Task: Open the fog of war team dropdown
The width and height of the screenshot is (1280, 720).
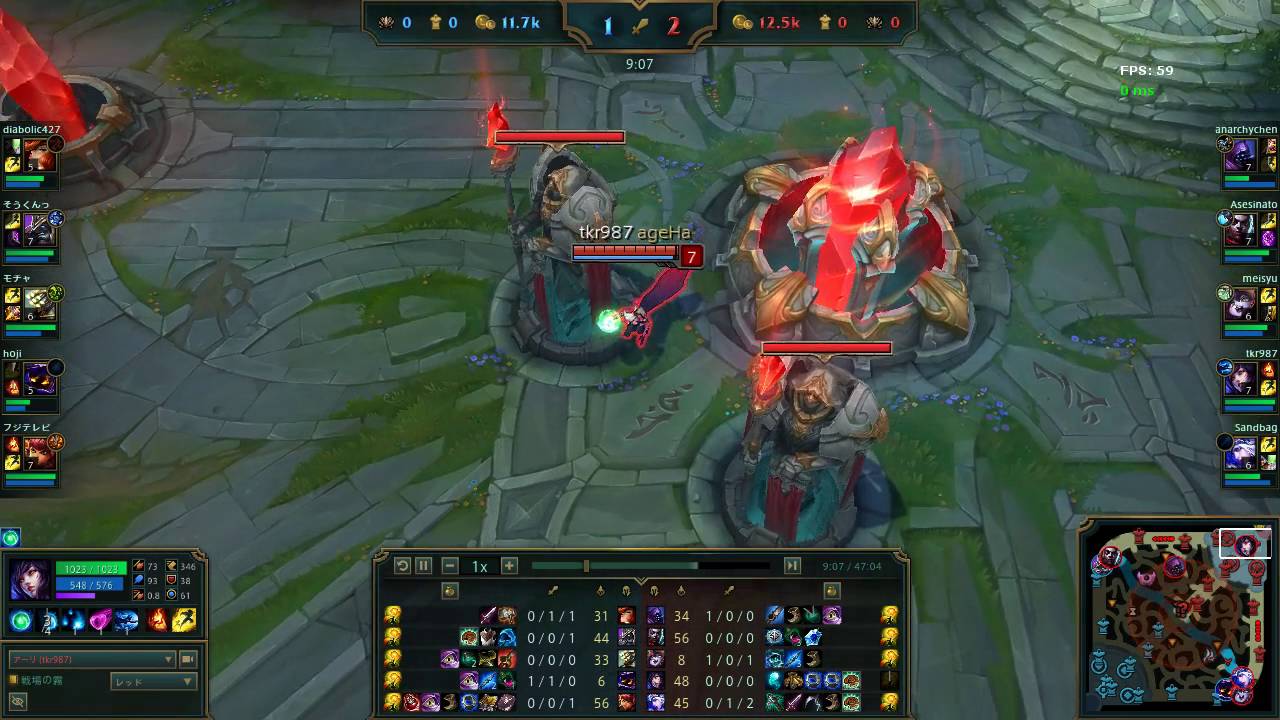Action: (153, 682)
